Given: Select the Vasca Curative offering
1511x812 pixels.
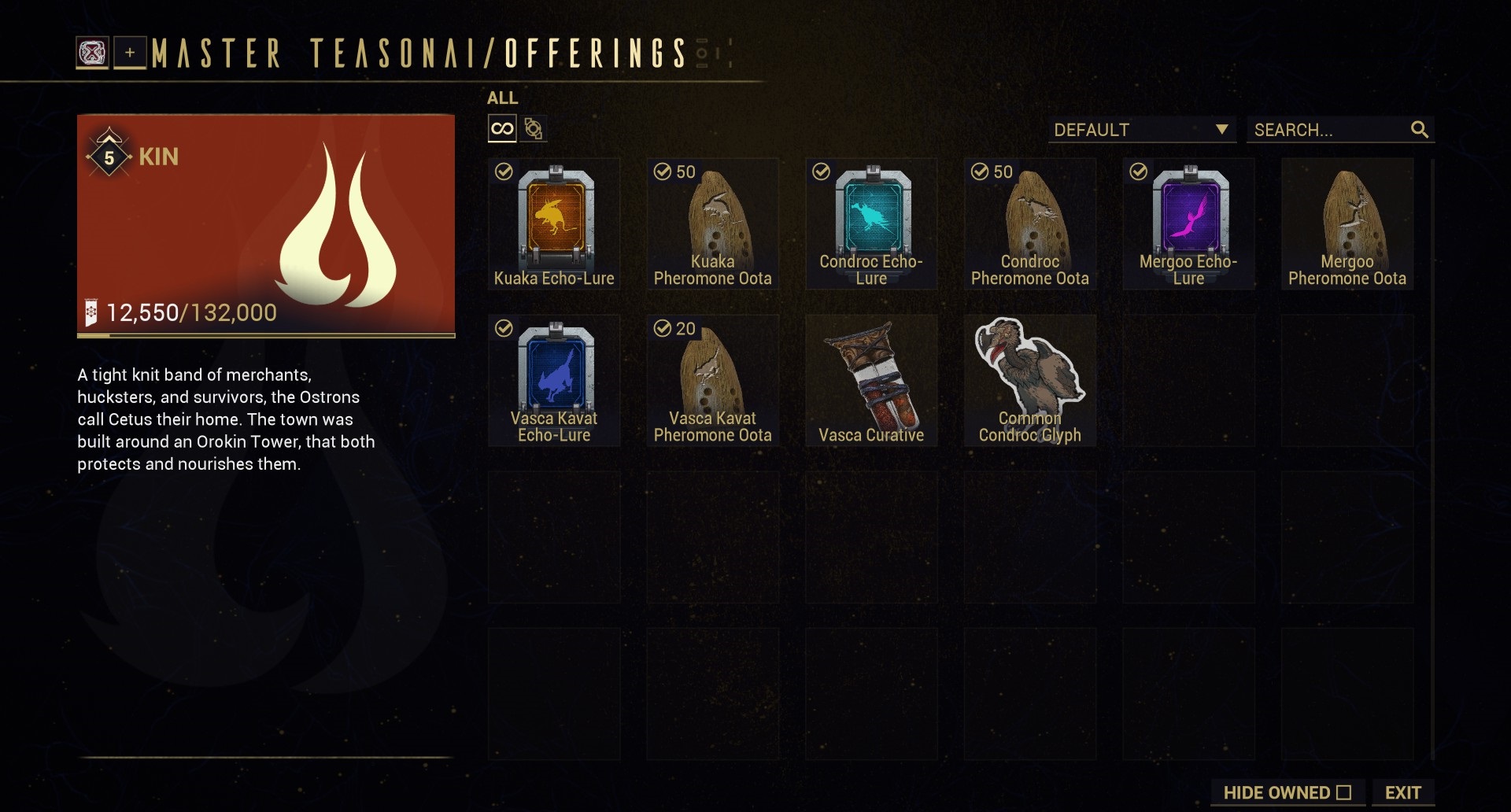Looking at the screenshot, I should pos(871,381).
